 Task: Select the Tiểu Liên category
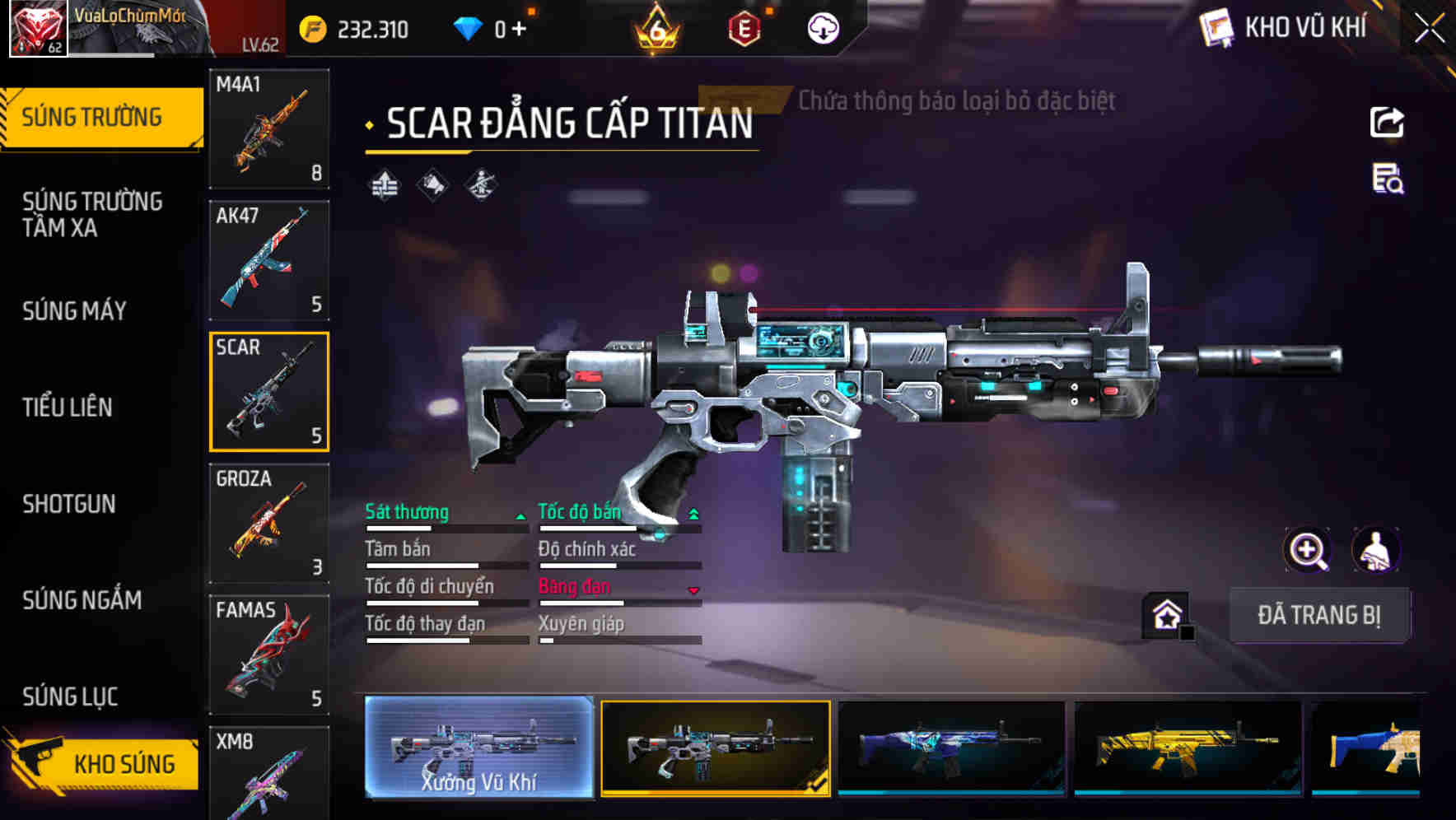pos(68,407)
